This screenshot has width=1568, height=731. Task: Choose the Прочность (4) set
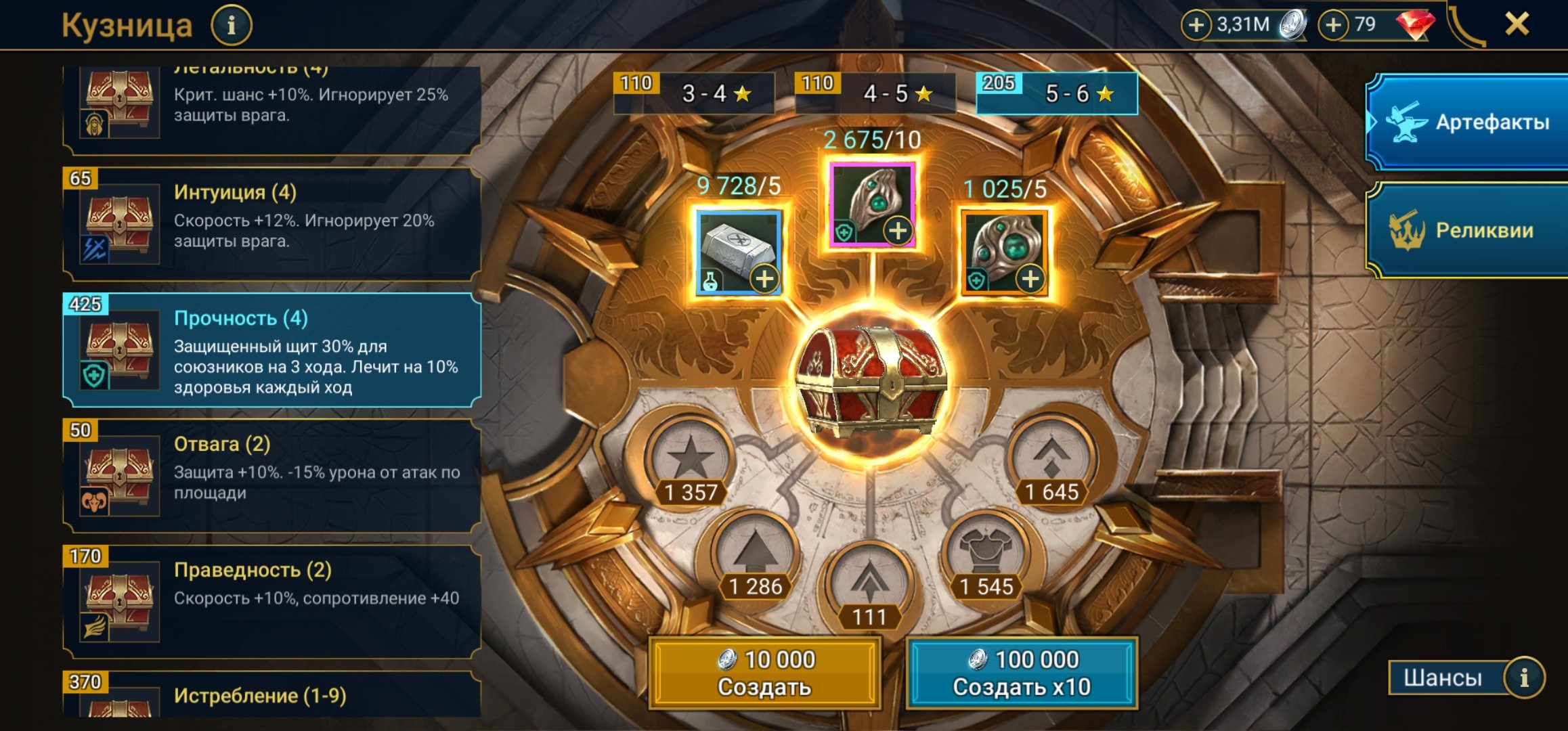(x=271, y=350)
